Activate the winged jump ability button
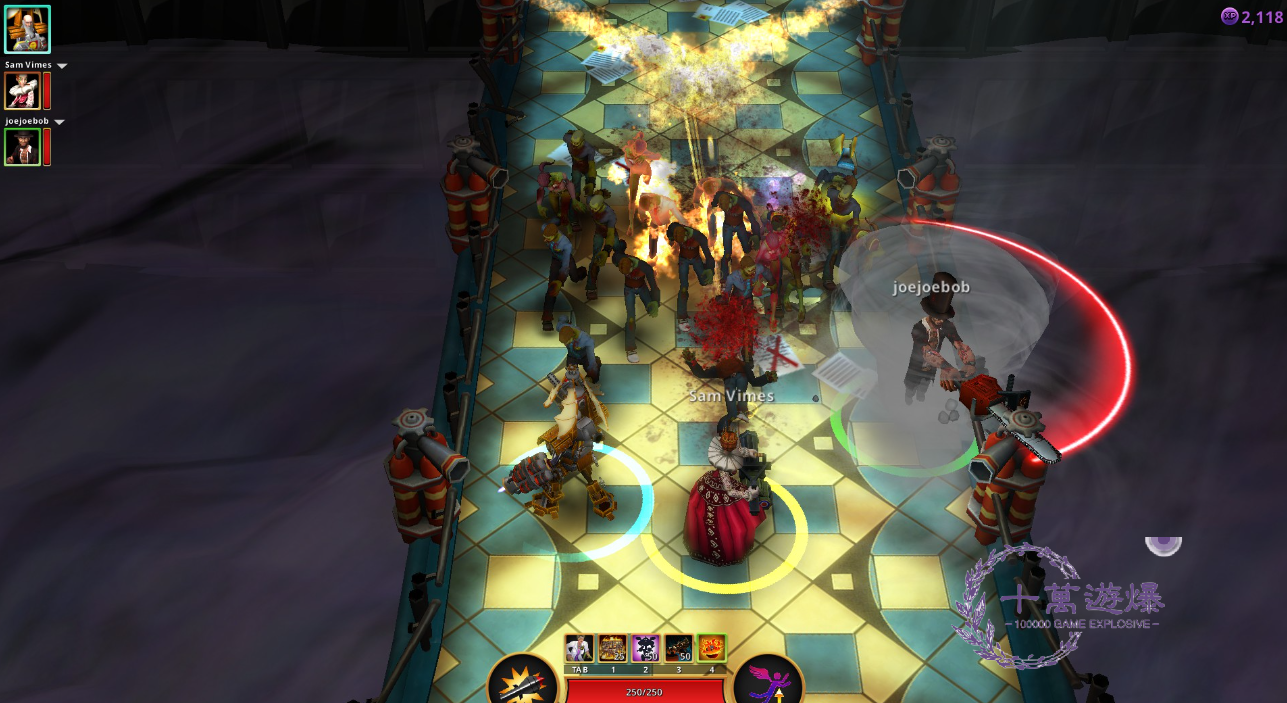This screenshot has width=1287, height=703. 768,685
